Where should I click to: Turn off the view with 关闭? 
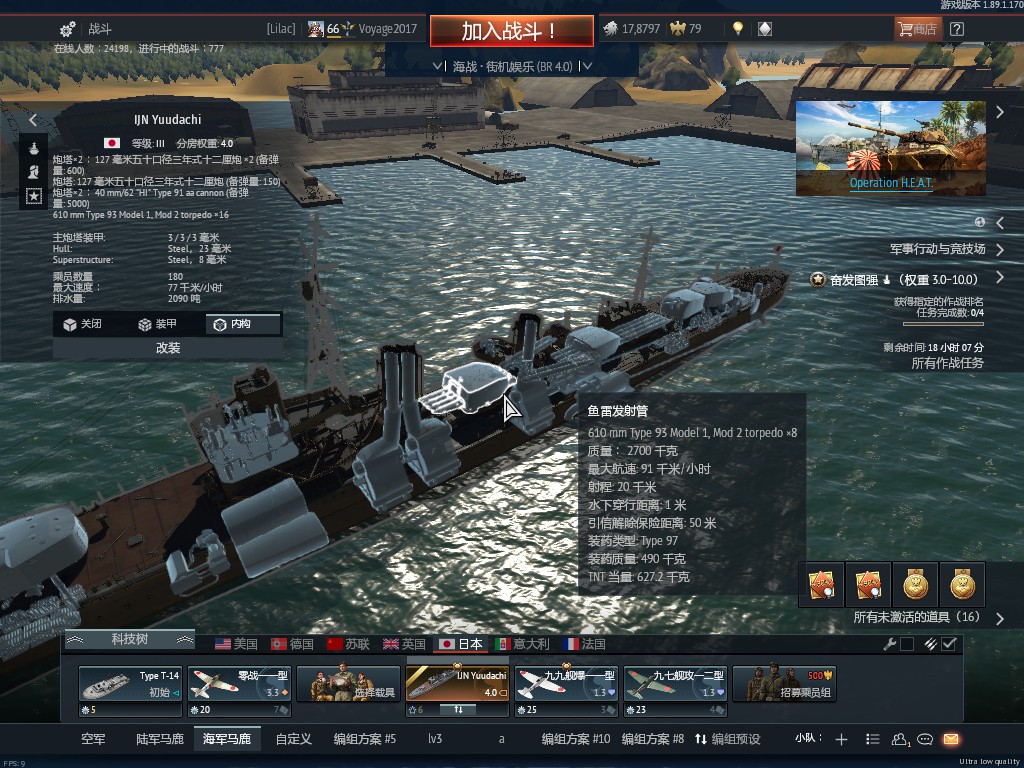82,324
